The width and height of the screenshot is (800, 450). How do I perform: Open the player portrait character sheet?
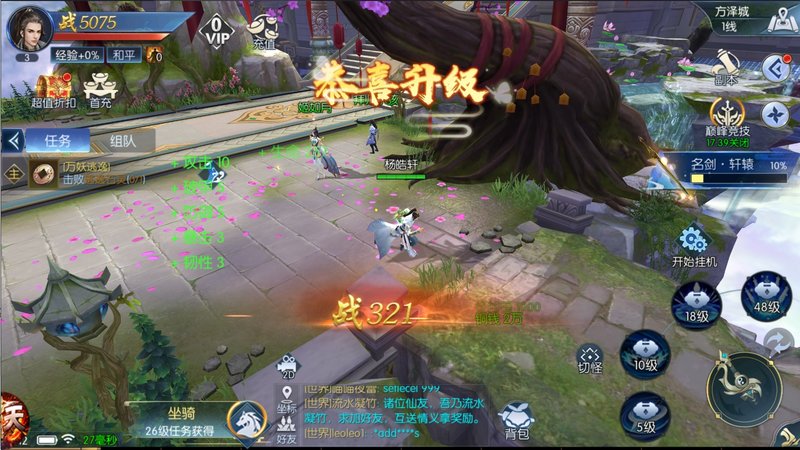(30, 27)
